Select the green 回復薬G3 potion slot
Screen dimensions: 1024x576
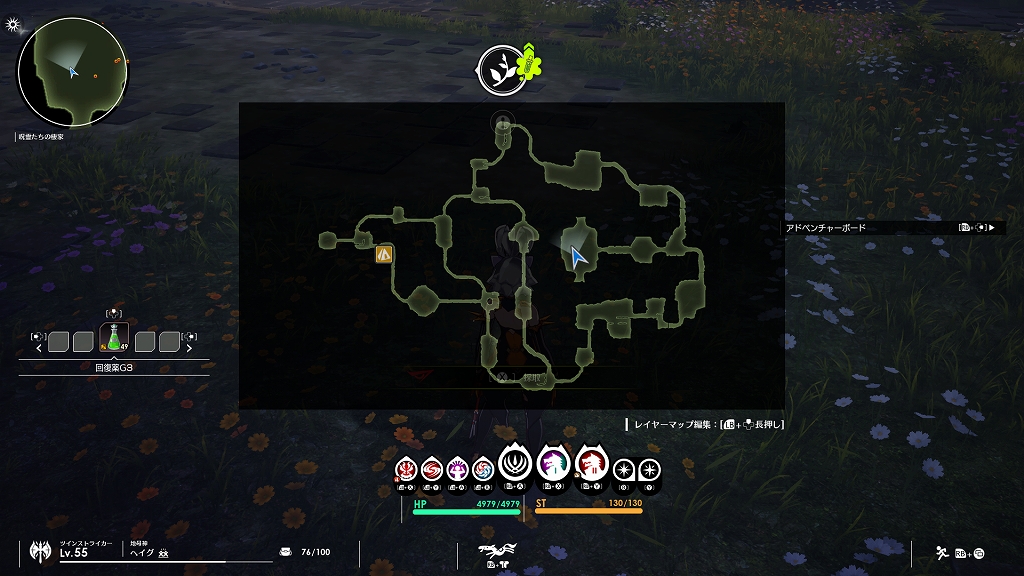click(114, 339)
